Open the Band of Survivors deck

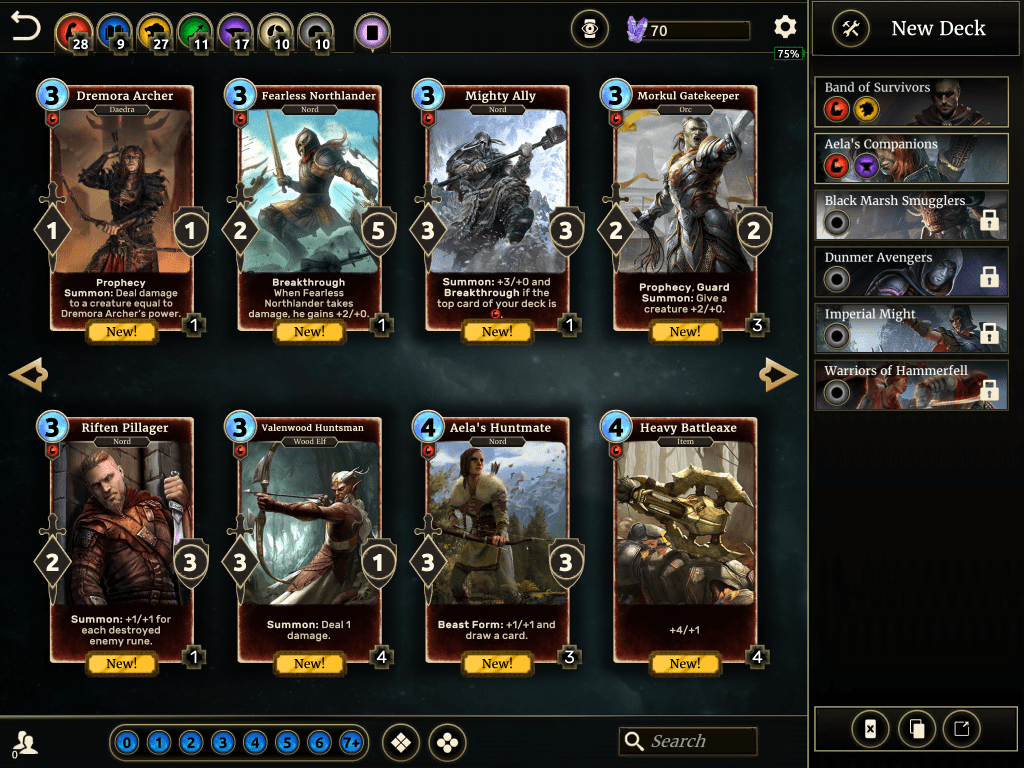click(x=910, y=101)
